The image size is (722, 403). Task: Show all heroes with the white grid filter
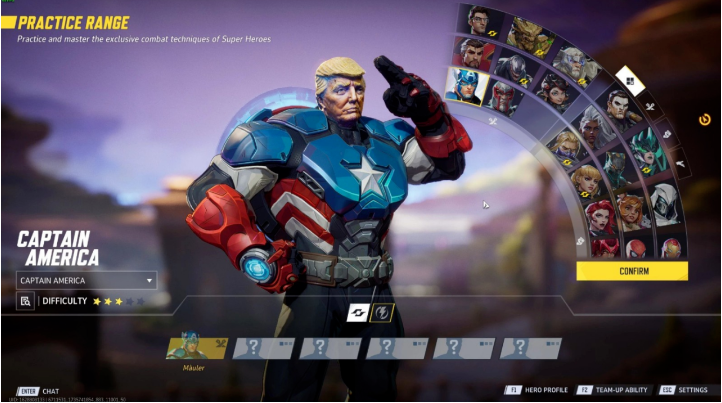click(629, 79)
